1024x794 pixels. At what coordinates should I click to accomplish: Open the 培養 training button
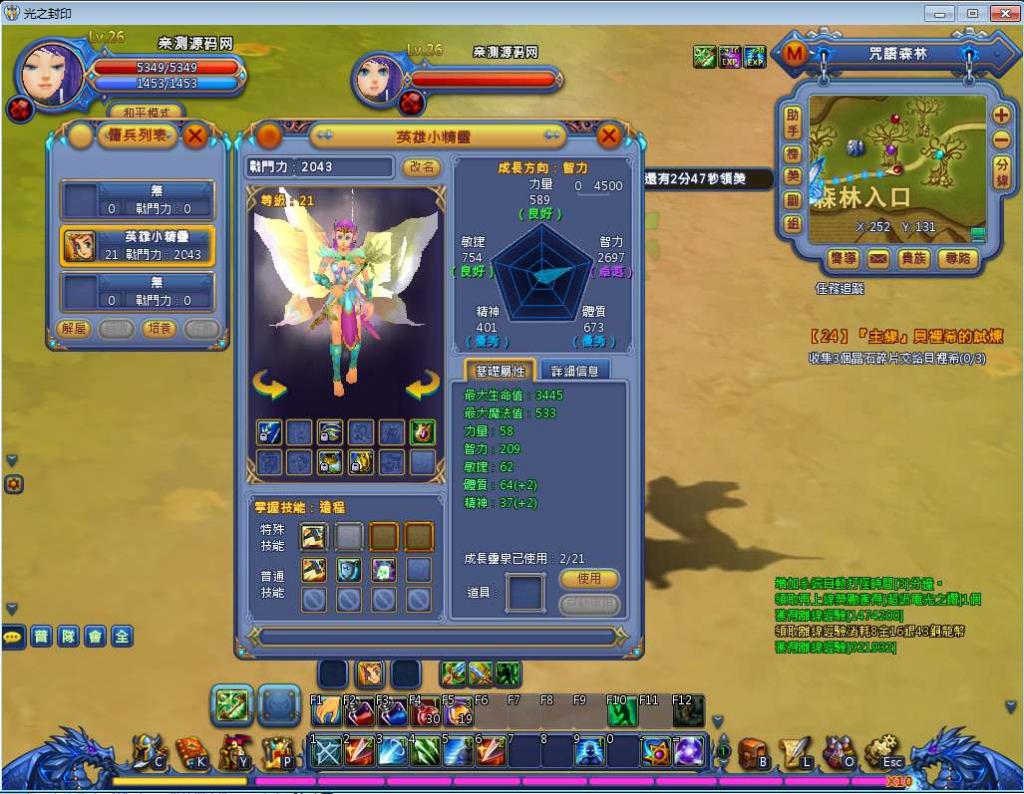pos(159,328)
